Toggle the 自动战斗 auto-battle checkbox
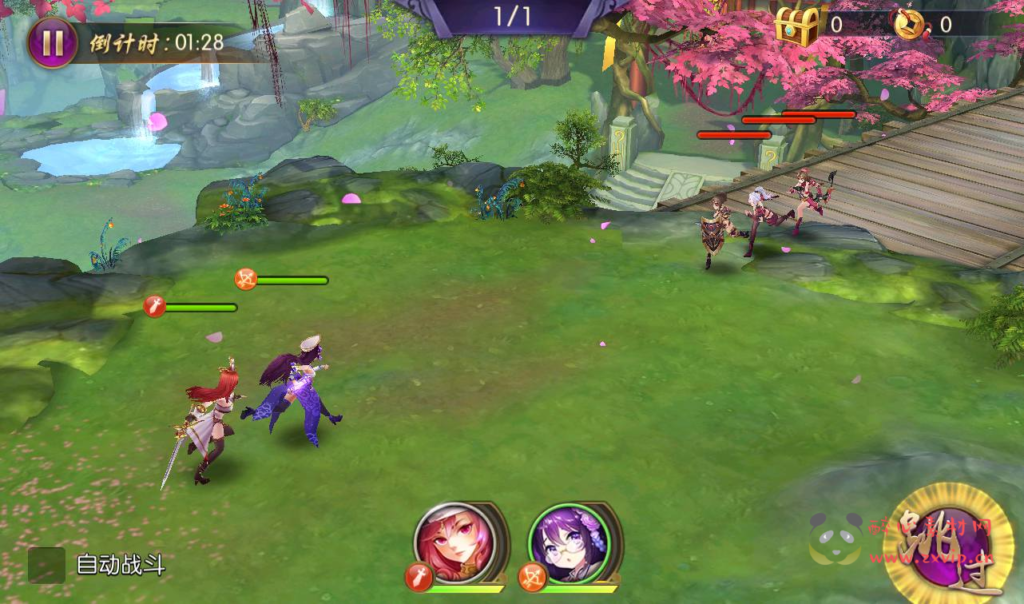The width and height of the screenshot is (1024, 604). (46, 565)
